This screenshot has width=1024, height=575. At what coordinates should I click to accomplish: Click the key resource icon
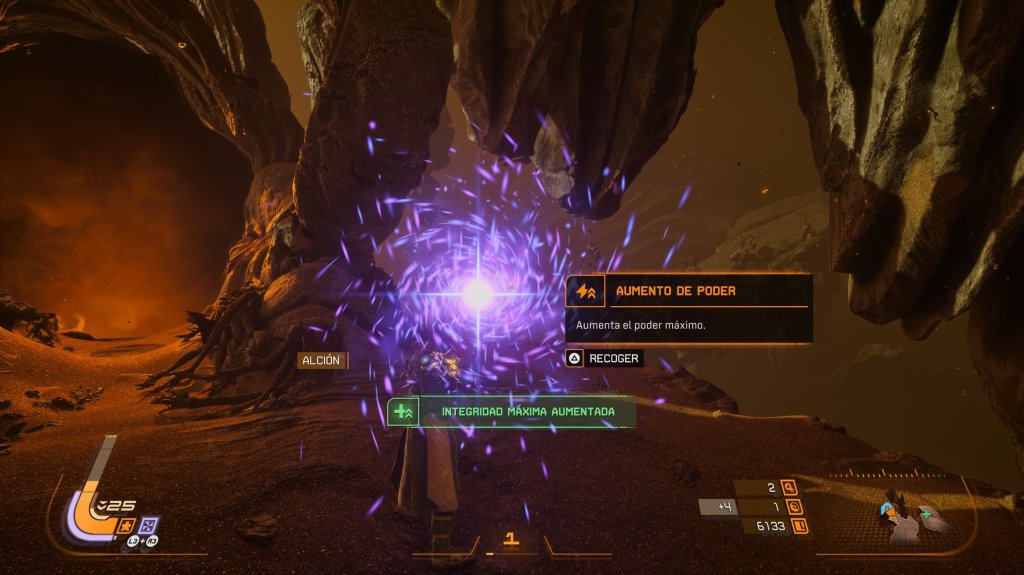click(x=789, y=488)
